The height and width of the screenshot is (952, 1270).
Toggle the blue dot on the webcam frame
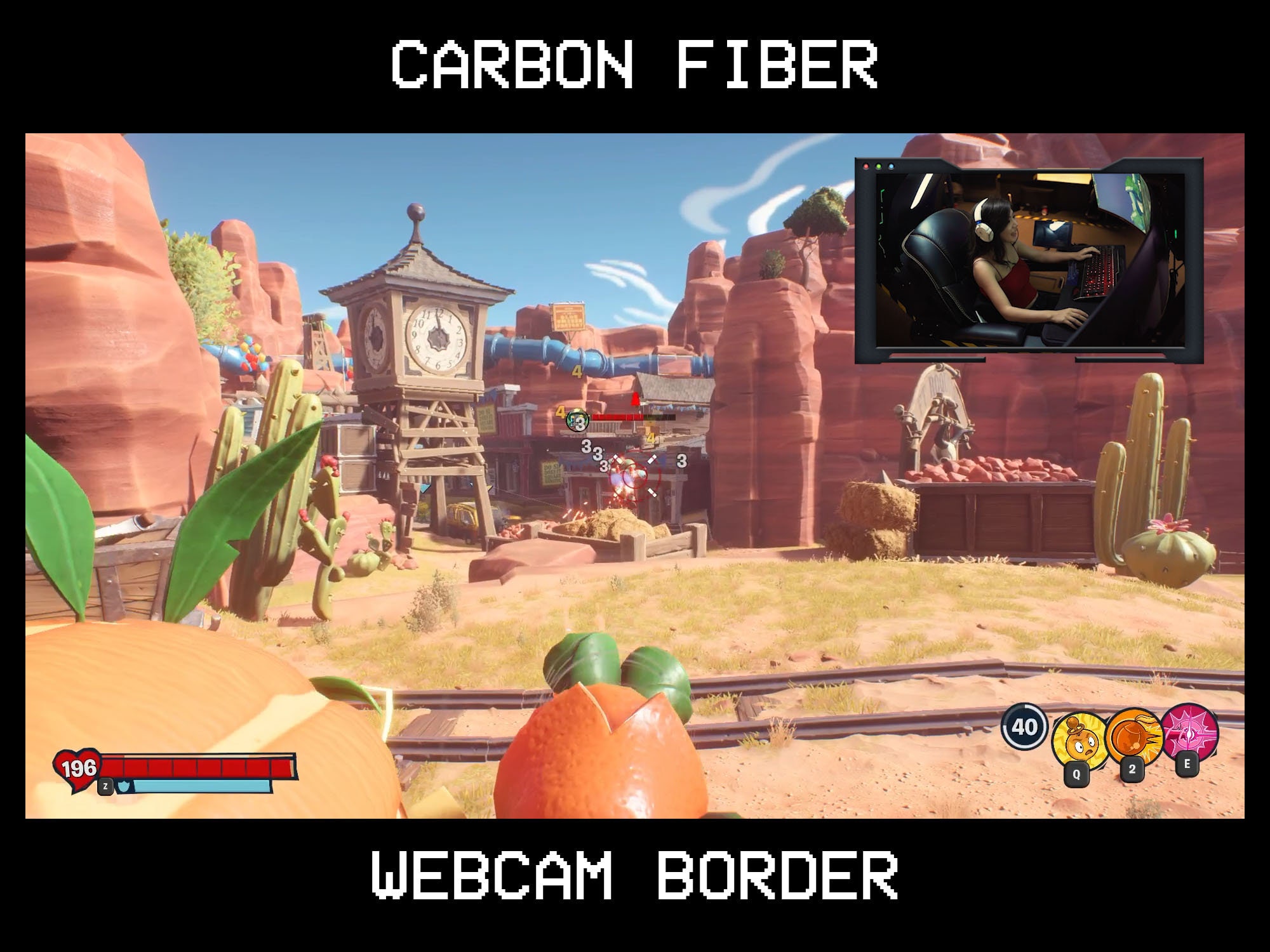pos(892,166)
